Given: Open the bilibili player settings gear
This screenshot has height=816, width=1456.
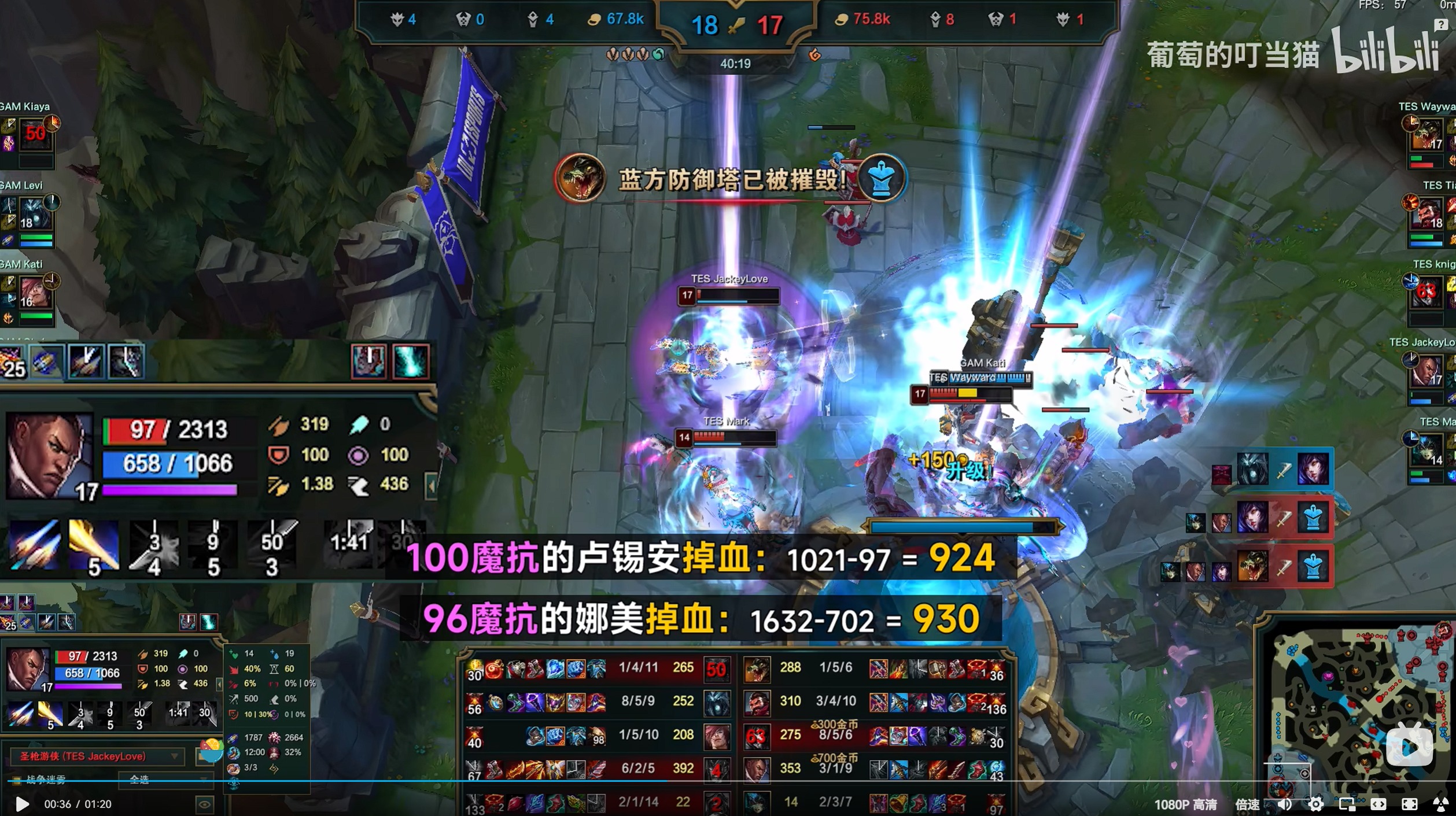Looking at the screenshot, I should click(1316, 804).
